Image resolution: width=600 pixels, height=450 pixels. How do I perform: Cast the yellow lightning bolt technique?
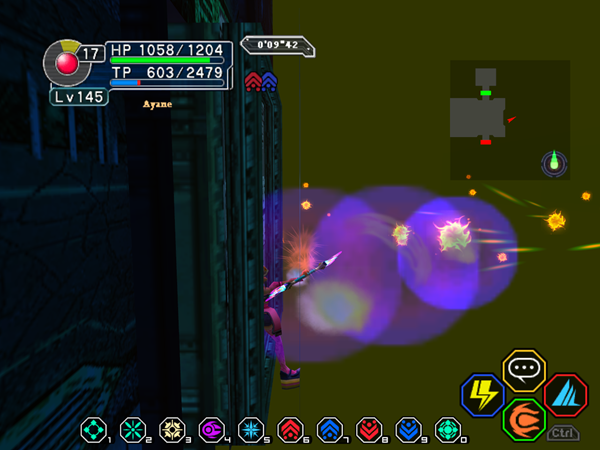[x=481, y=394]
